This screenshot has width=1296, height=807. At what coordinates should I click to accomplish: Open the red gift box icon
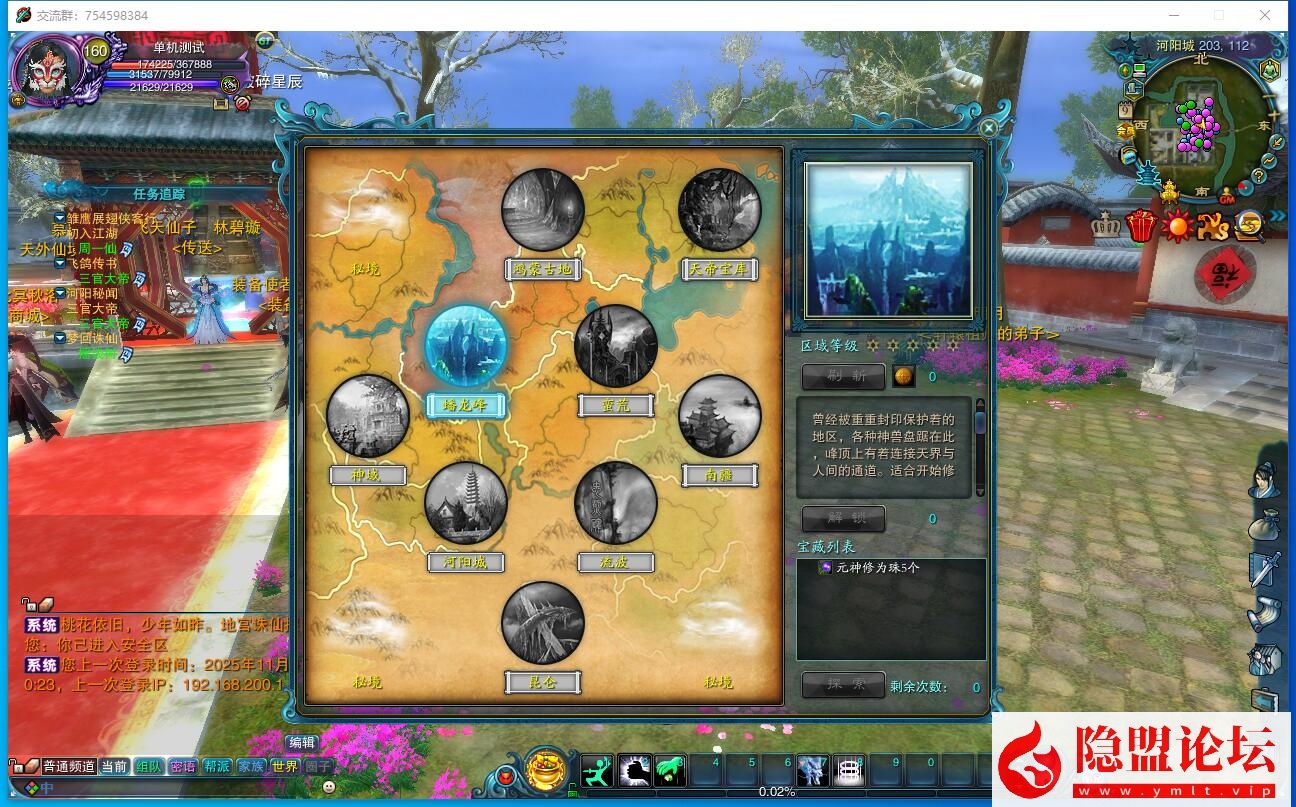coord(1140,226)
